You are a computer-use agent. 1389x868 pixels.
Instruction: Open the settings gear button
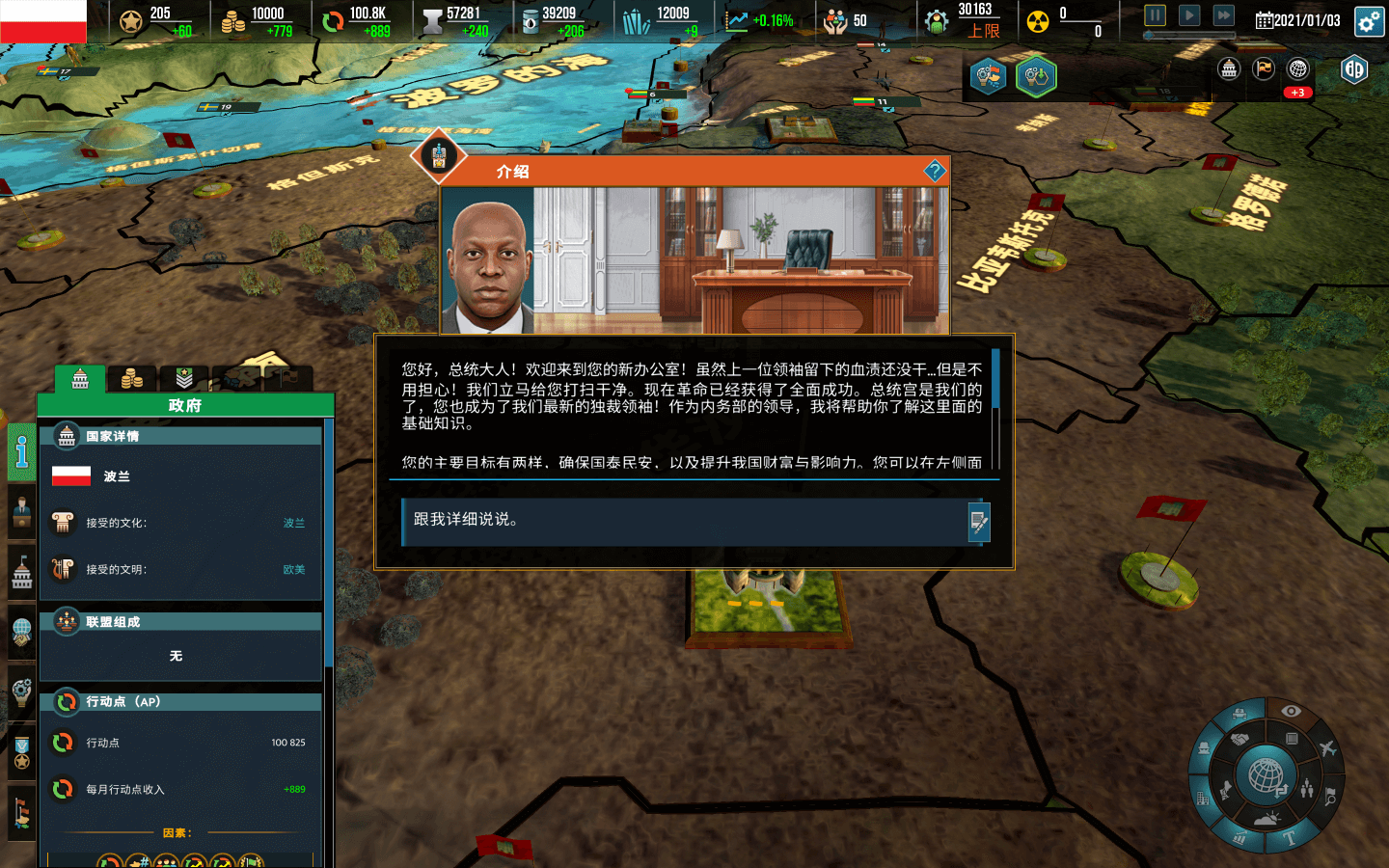[1369, 21]
